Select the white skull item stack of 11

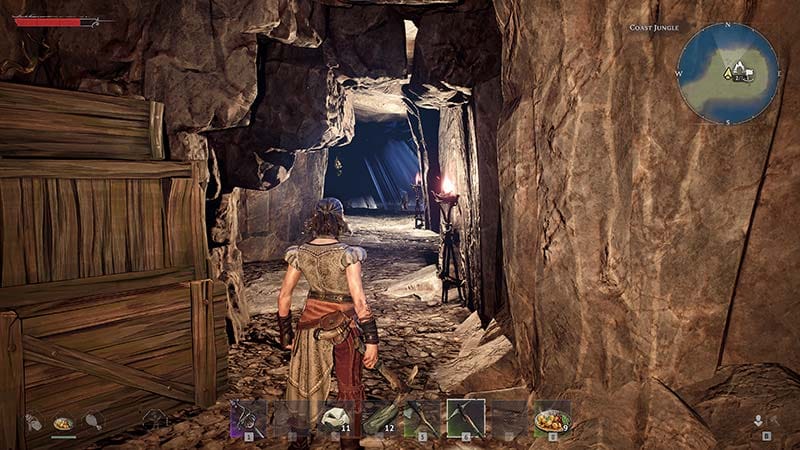tap(335, 417)
